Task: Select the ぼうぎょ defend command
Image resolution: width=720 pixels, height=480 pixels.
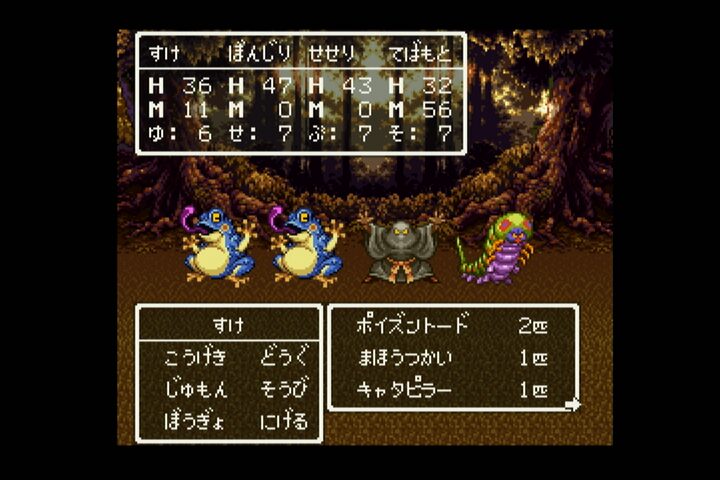Action: click(x=194, y=419)
